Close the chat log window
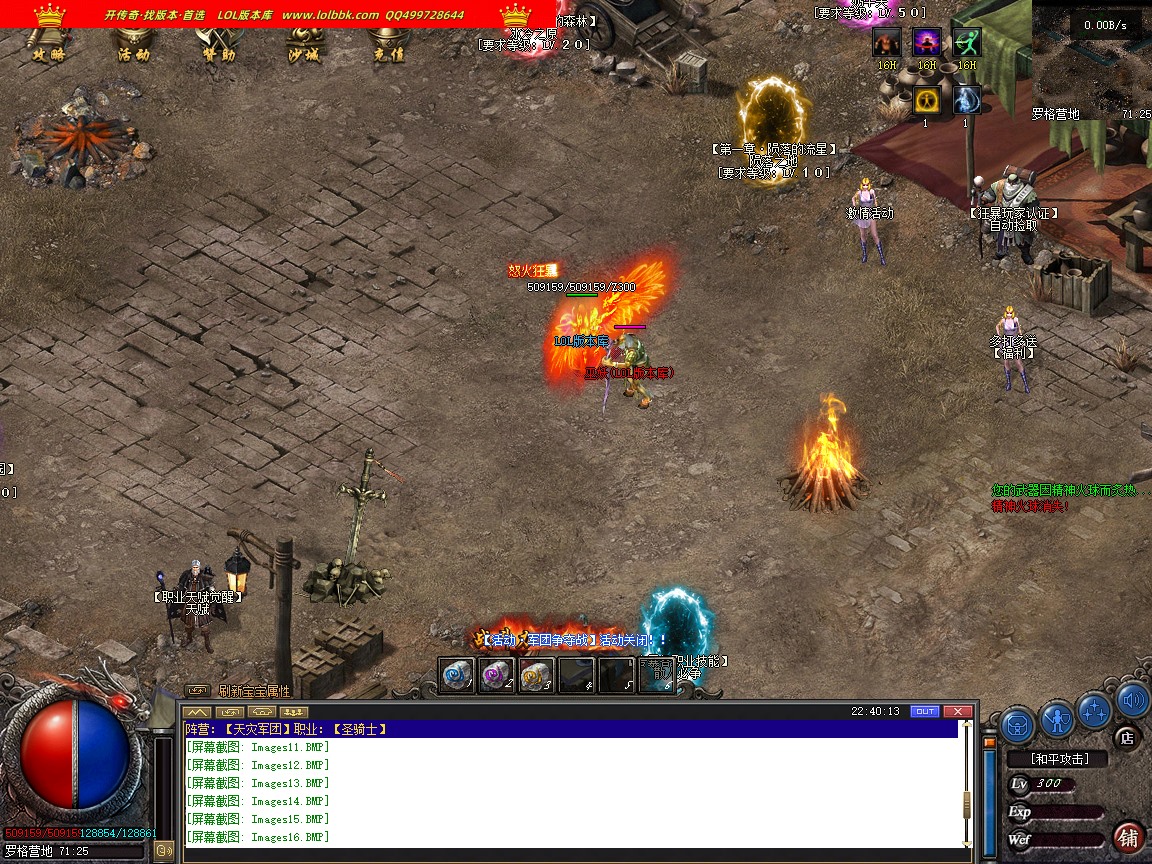This screenshot has width=1152, height=864. tap(958, 711)
